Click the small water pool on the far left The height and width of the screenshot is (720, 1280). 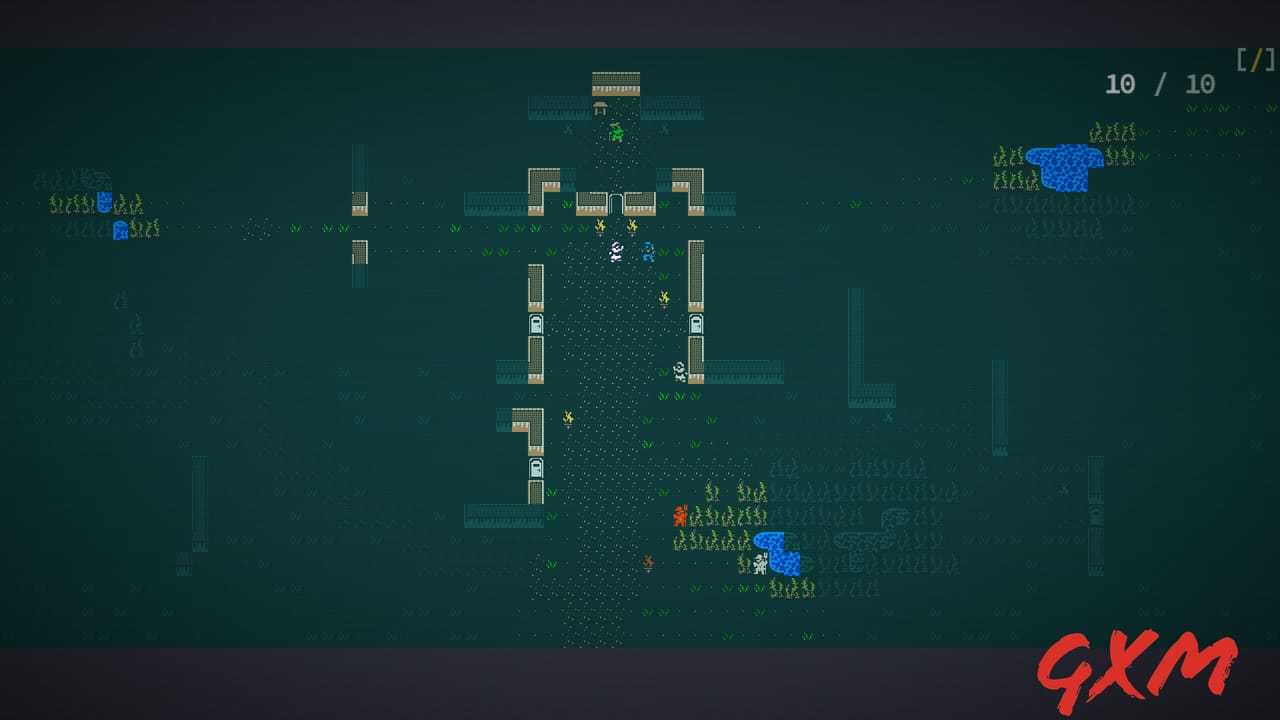point(106,200)
